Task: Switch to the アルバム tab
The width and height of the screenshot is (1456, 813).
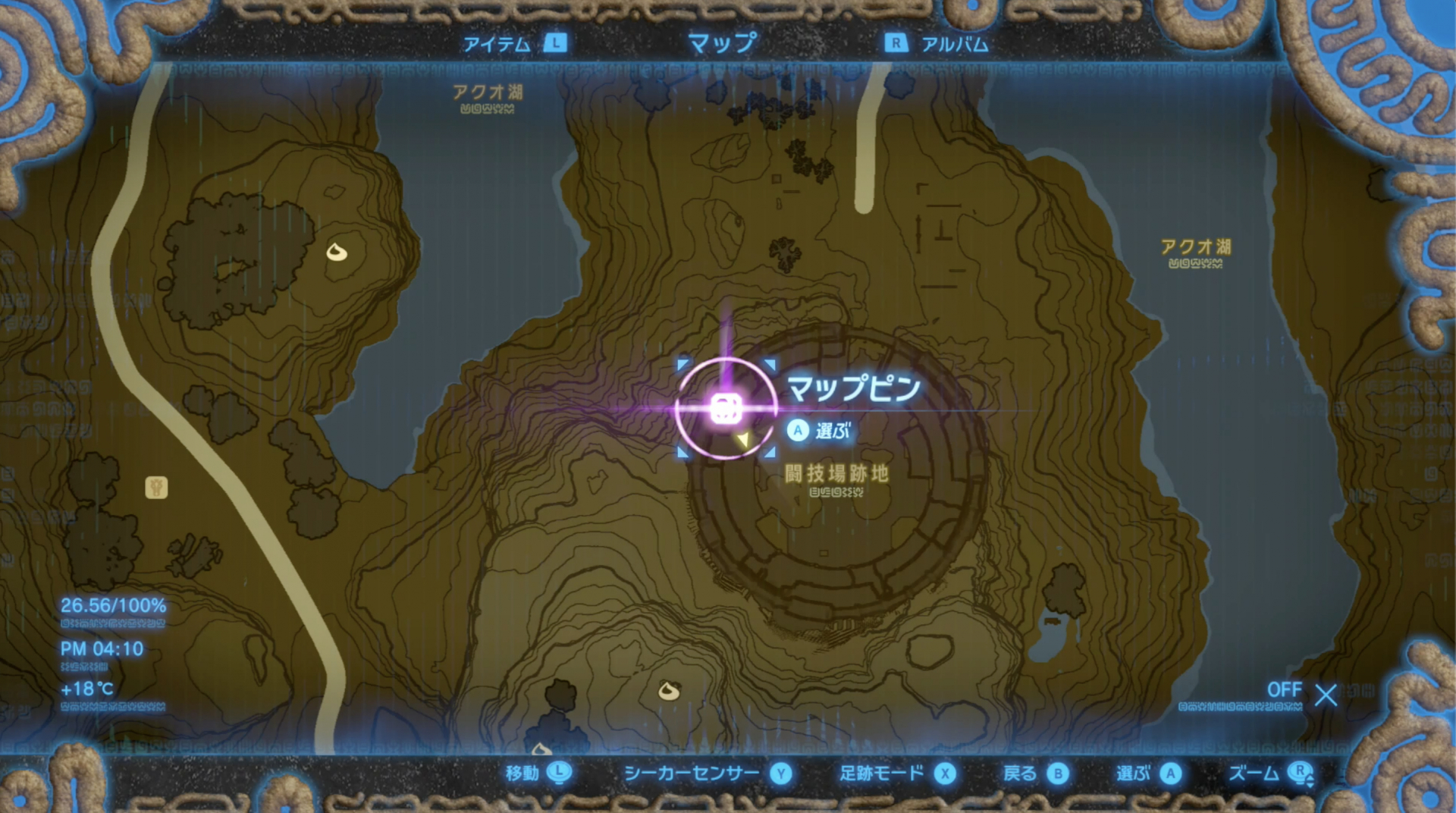Action: tap(952, 43)
